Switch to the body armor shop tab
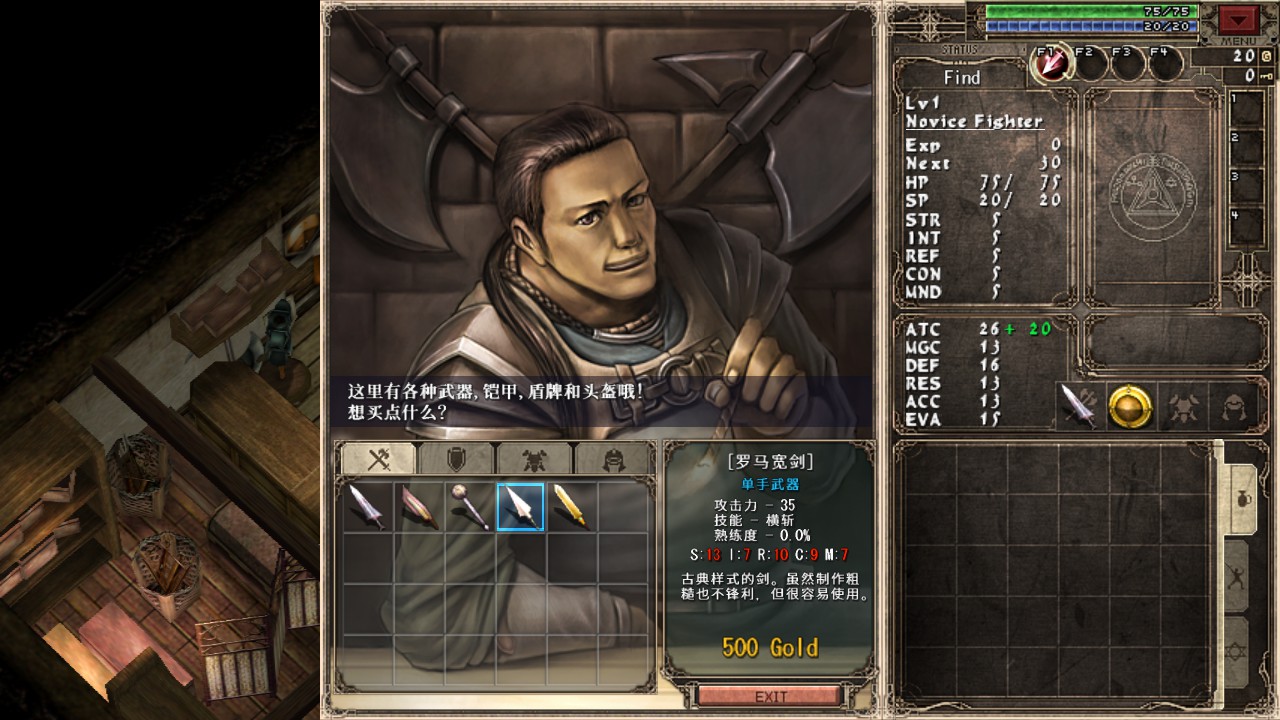Screen dimensions: 1280x720 coord(534,458)
